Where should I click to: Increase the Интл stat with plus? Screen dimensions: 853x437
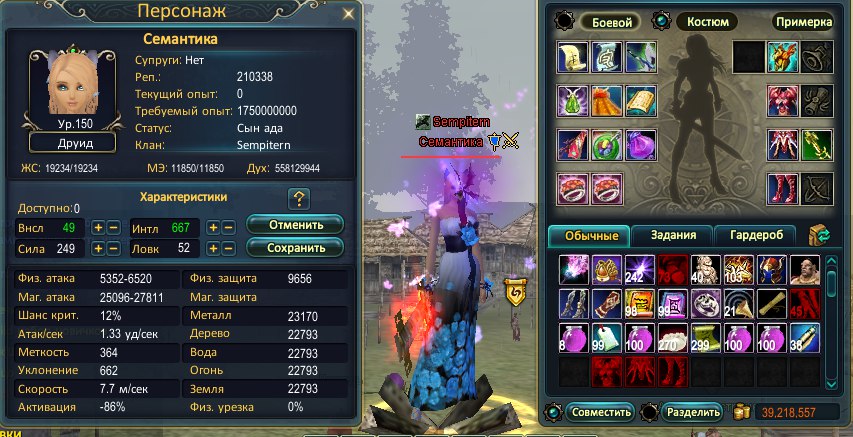(x=213, y=227)
